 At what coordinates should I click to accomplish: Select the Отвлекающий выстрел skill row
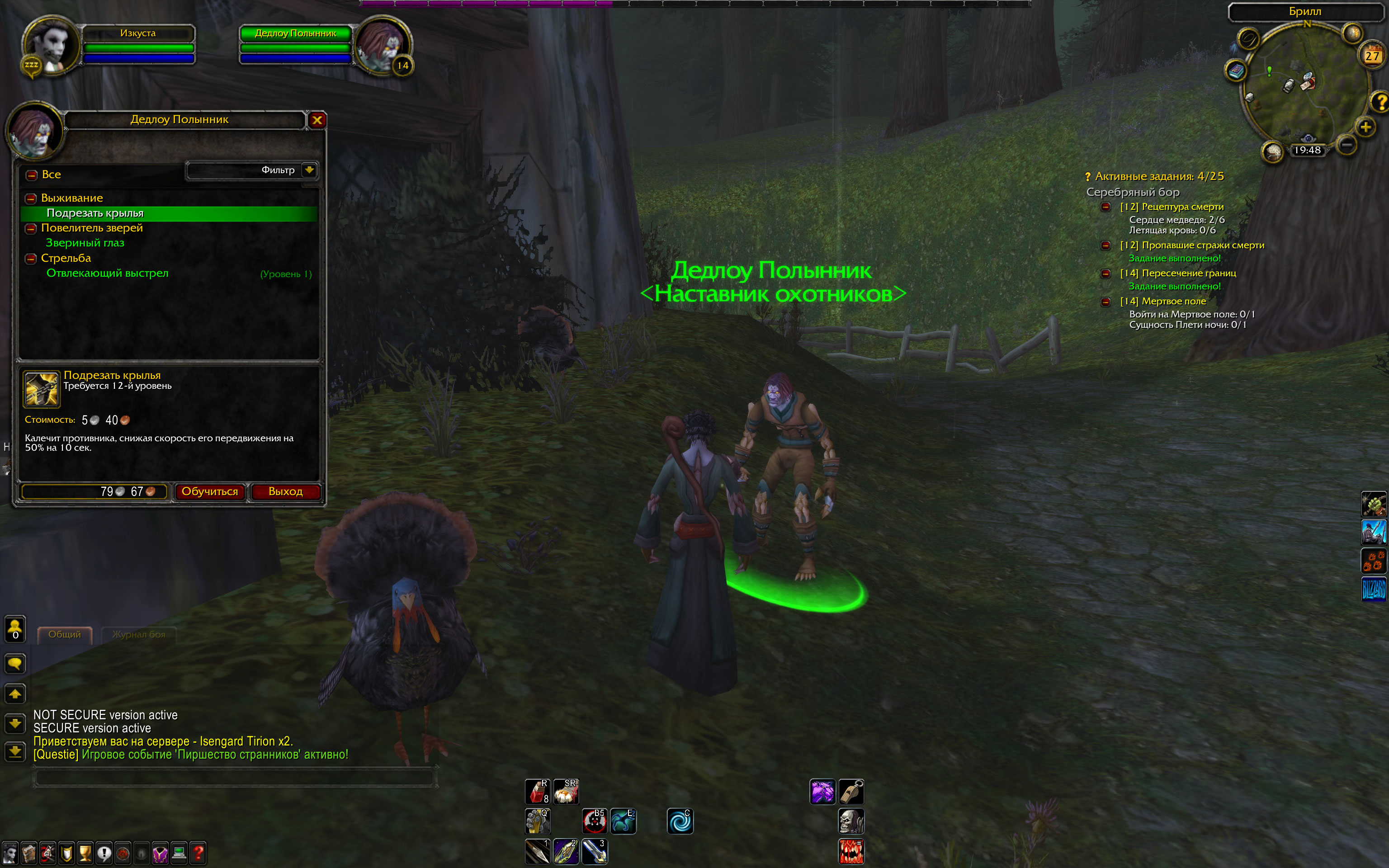(107, 273)
